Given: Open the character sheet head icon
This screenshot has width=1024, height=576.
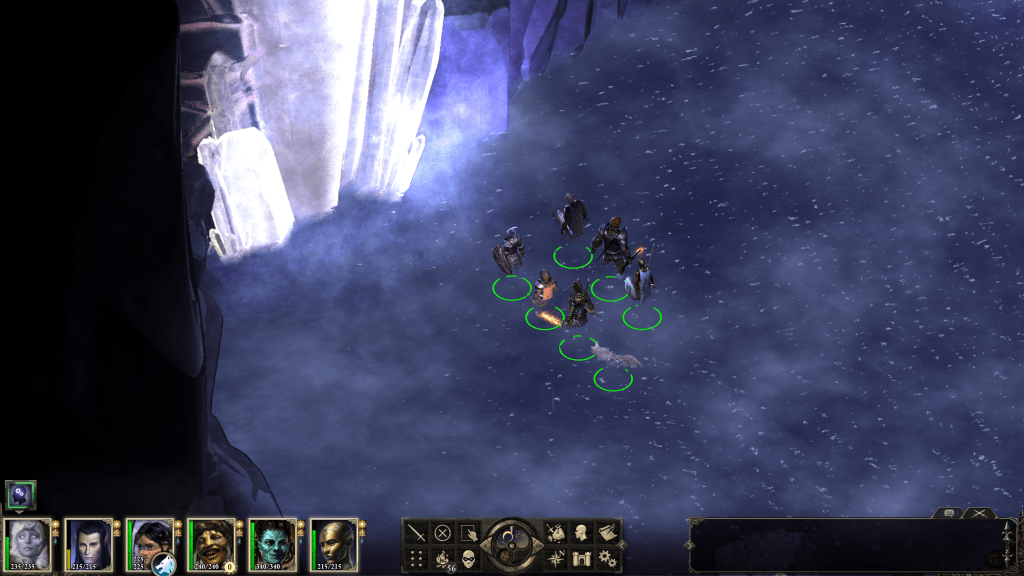Looking at the screenshot, I should (x=581, y=532).
